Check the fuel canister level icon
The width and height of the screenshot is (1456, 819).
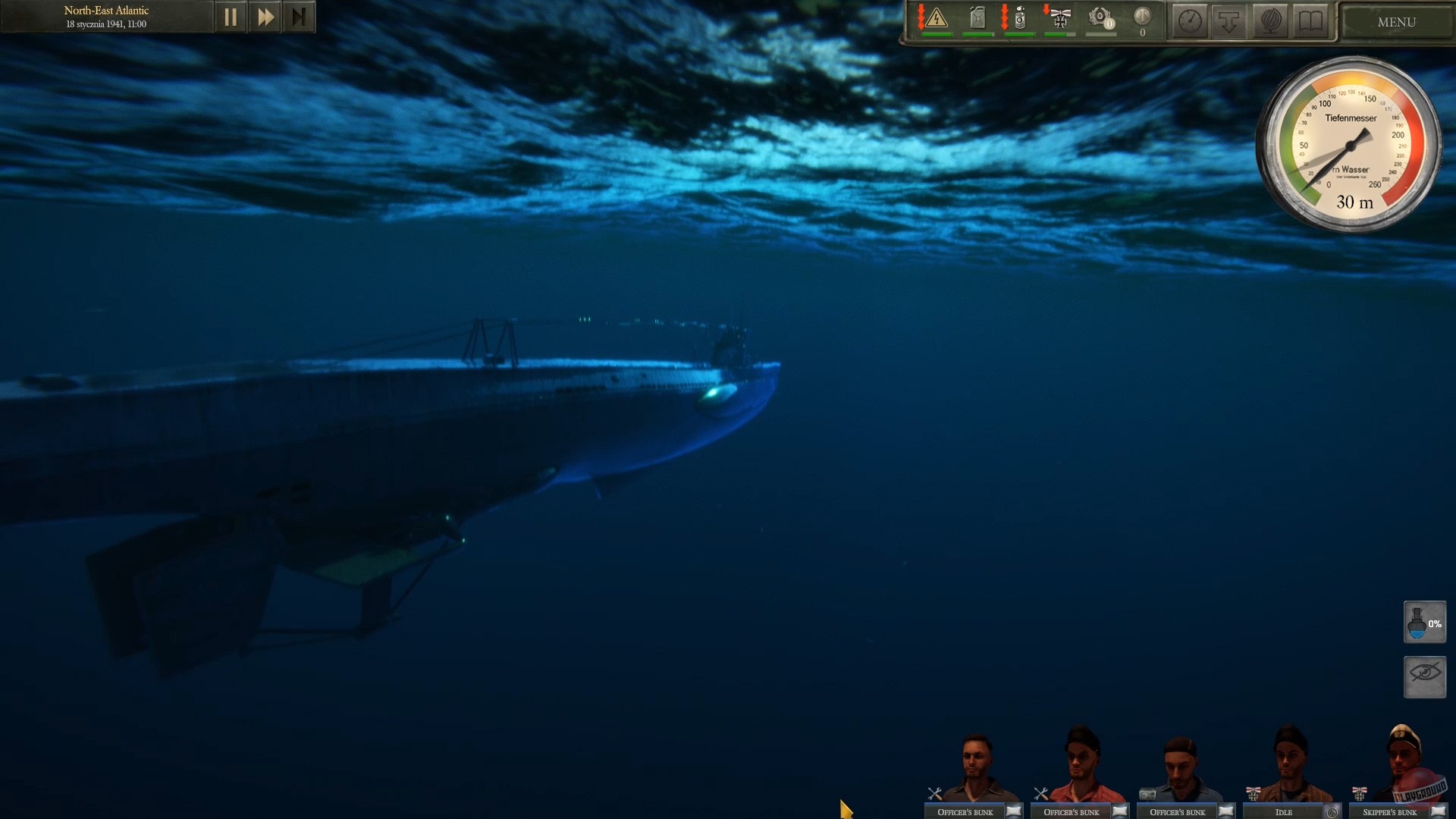click(978, 19)
